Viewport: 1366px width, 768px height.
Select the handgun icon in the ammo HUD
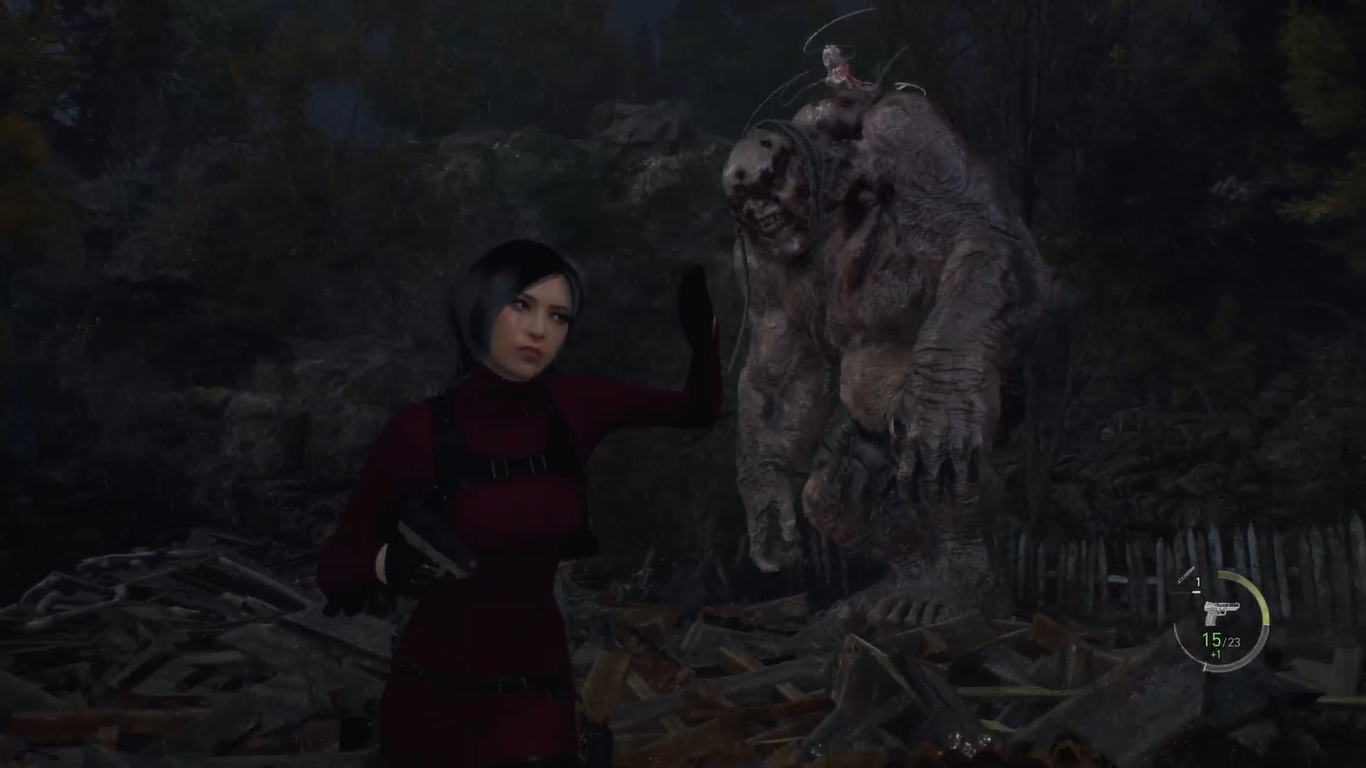(1220, 611)
